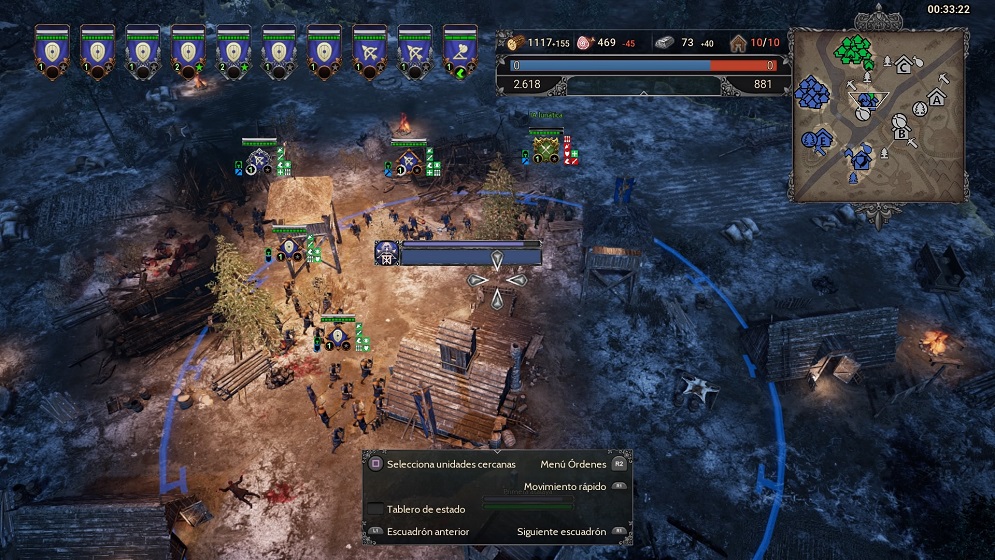Target the enemy crossed-swords squad marker
The image size is (995, 560).
pyautogui.click(x=545, y=149)
